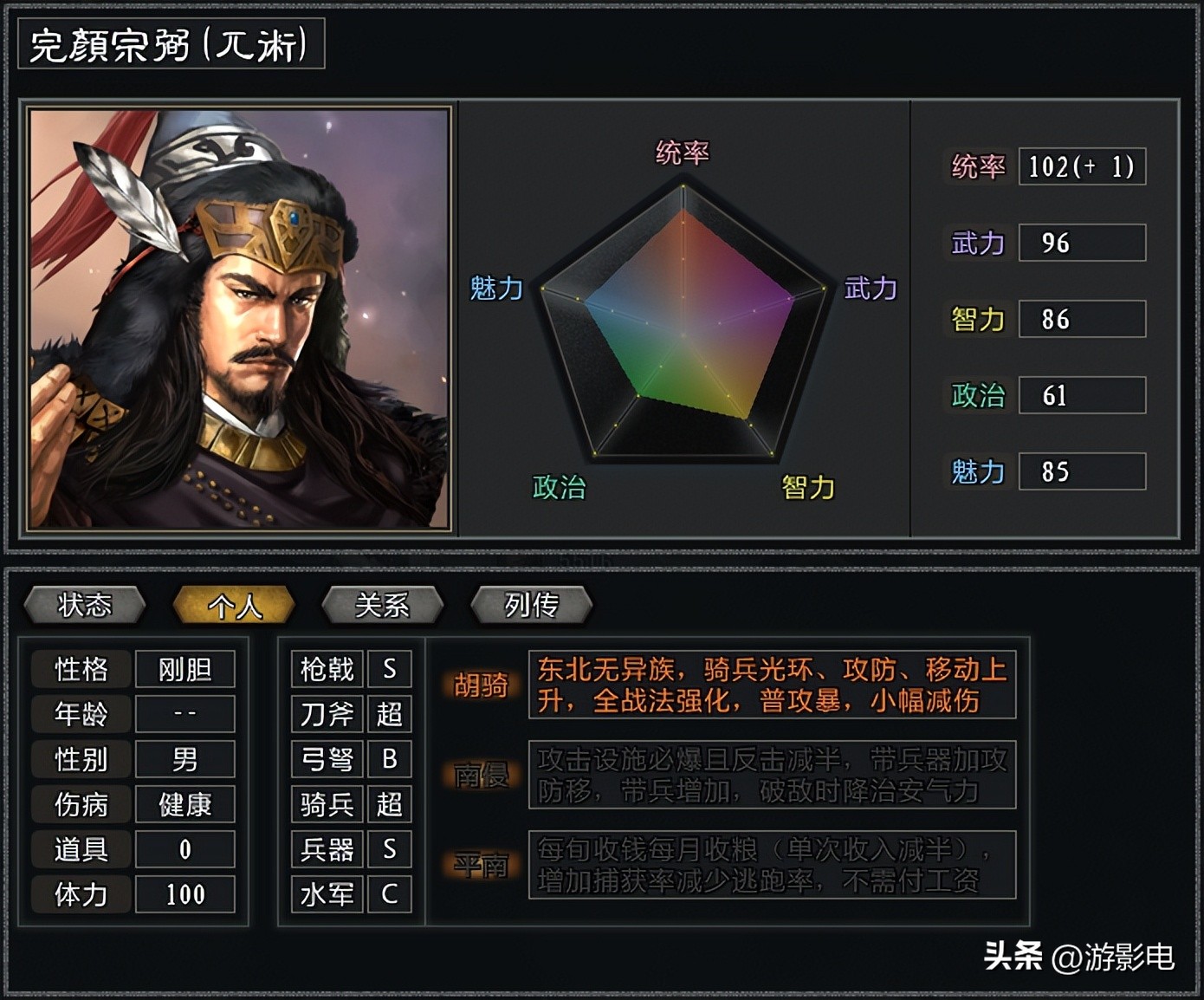Click the 枪戟 S proficiency rating
1204x1000 pixels.
click(x=389, y=668)
